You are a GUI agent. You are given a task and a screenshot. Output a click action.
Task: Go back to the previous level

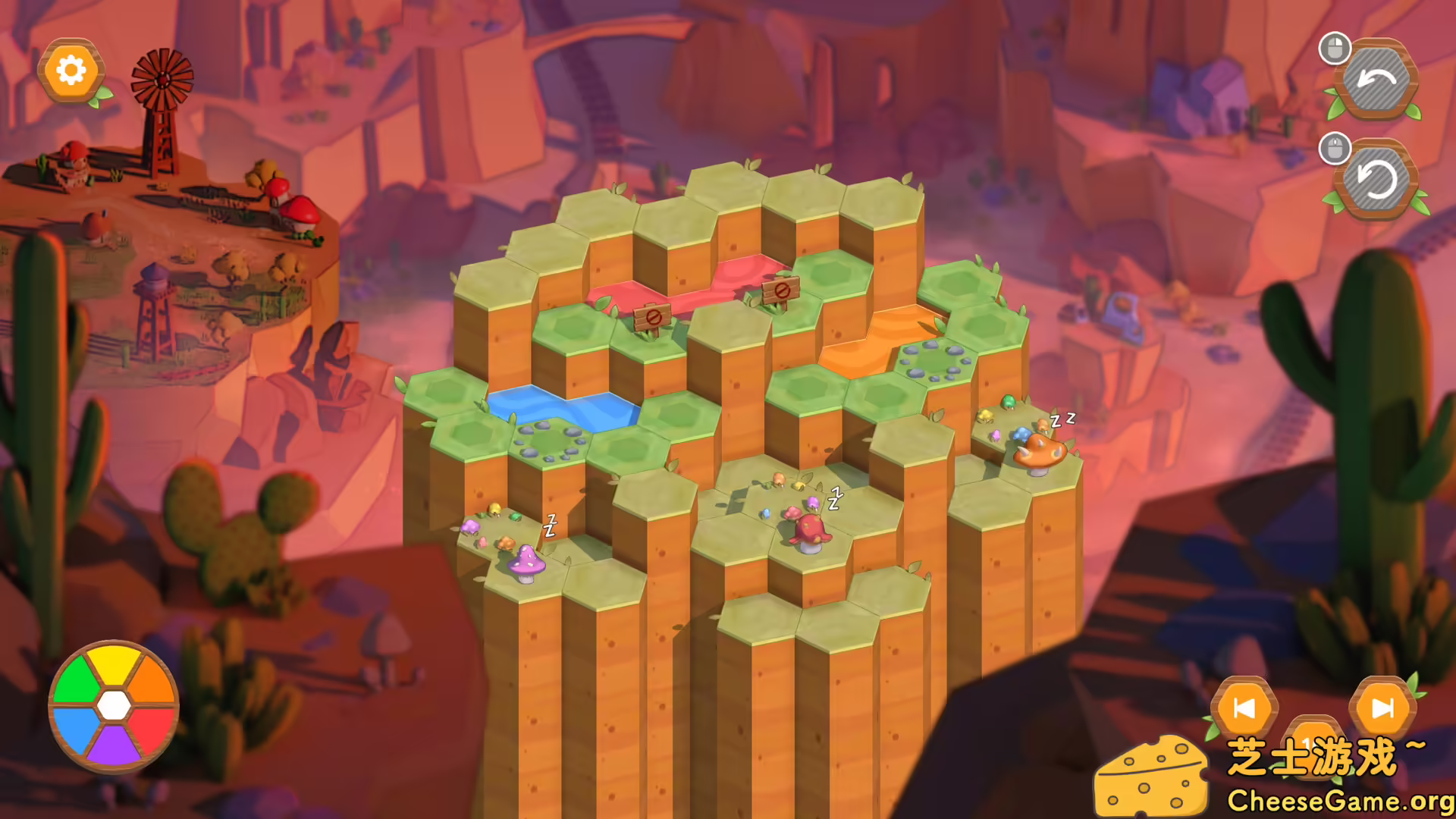[x=1245, y=705]
